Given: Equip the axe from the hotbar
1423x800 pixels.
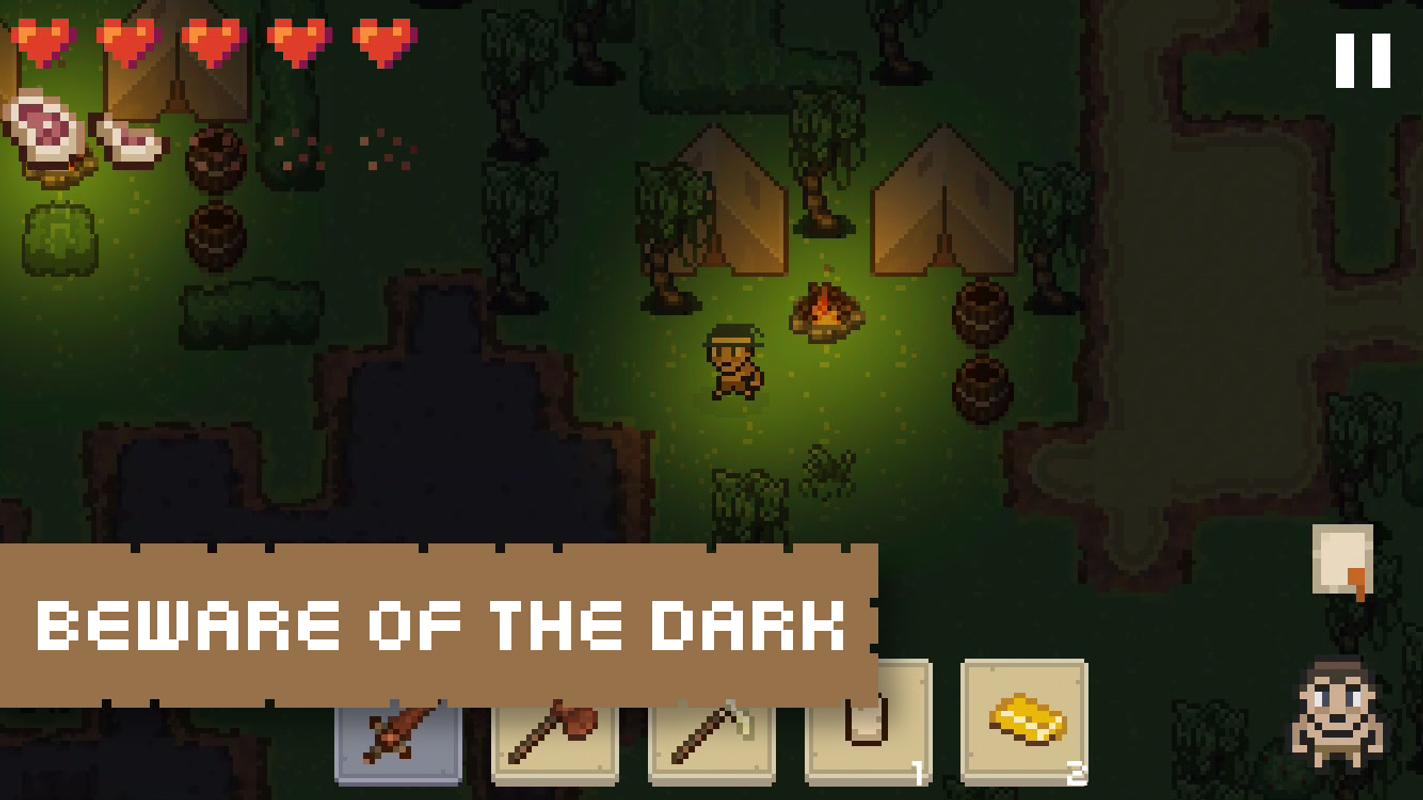Looking at the screenshot, I should coord(555,743).
